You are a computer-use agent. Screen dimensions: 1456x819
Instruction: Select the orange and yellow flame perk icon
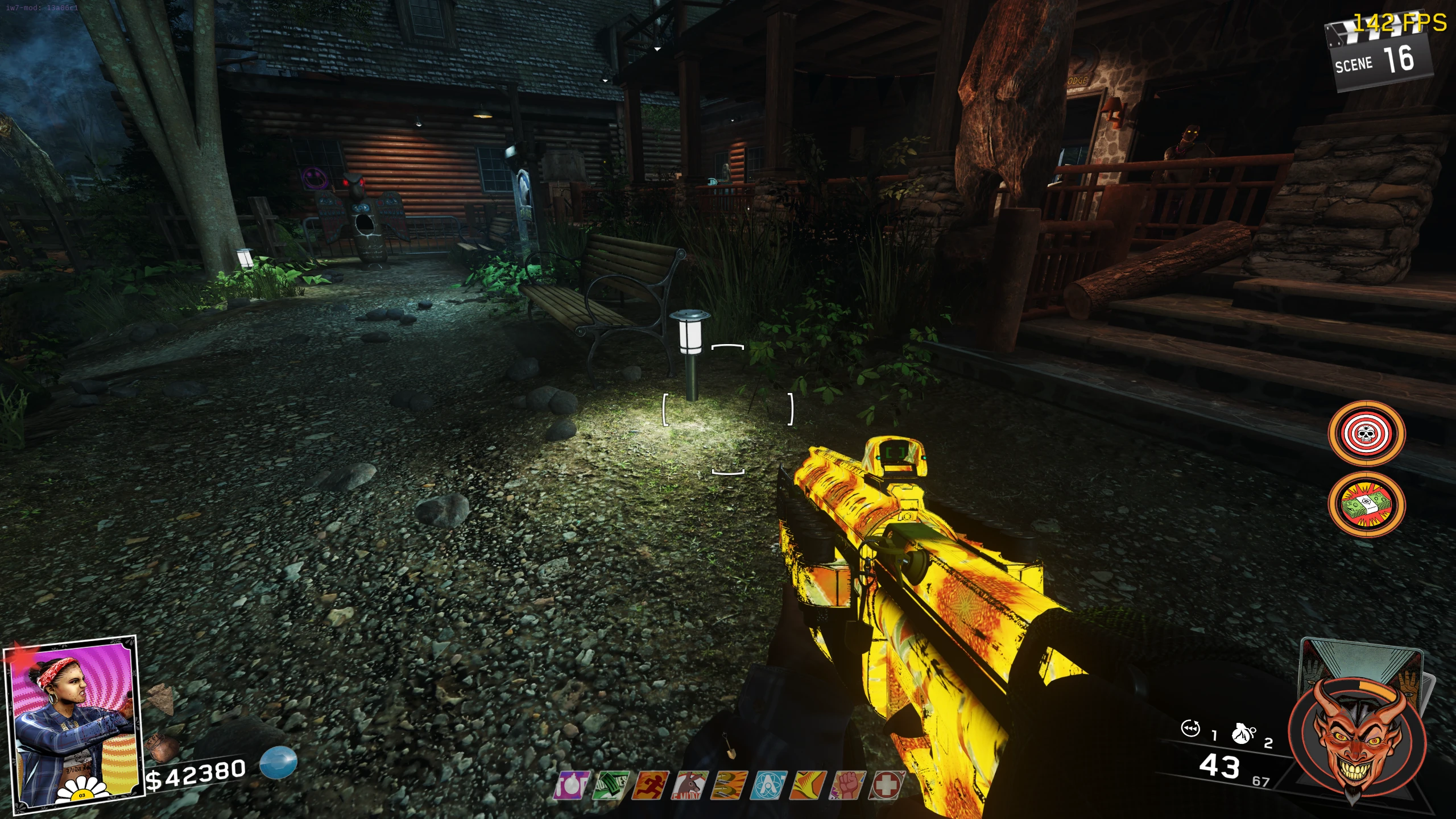[x=808, y=785]
